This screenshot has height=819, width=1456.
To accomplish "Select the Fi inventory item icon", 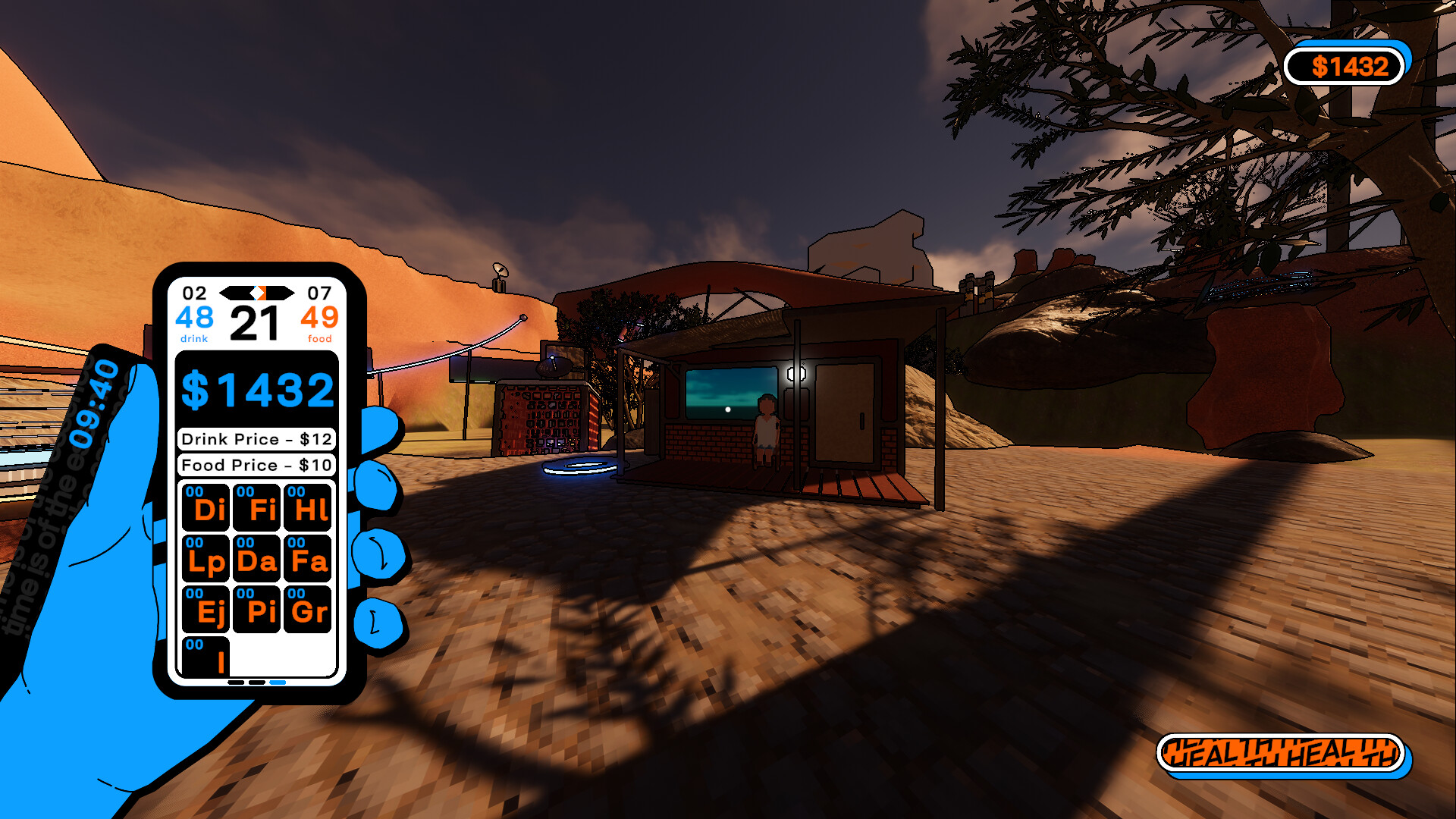I will pyautogui.click(x=257, y=508).
